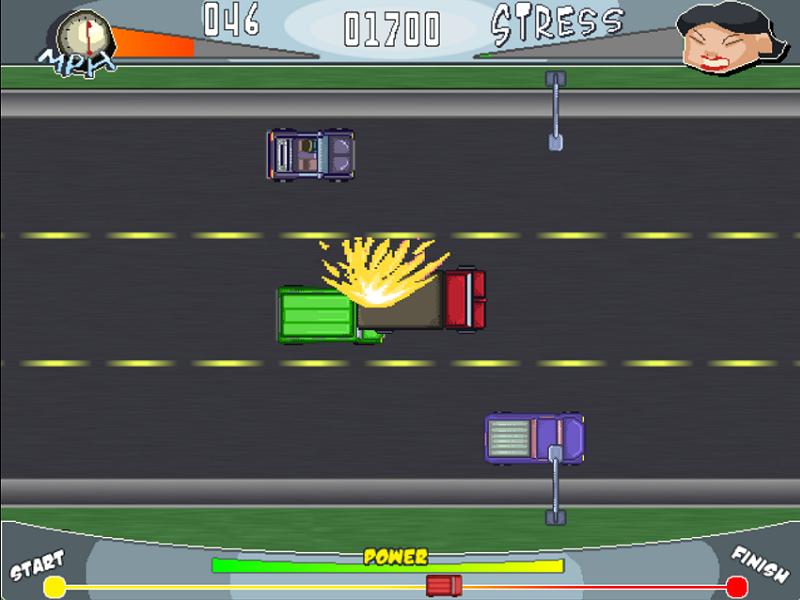The width and height of the screenshot is (800, 600).
Task: Click the MPH speedometer dial icon
Action: (86, 34)
